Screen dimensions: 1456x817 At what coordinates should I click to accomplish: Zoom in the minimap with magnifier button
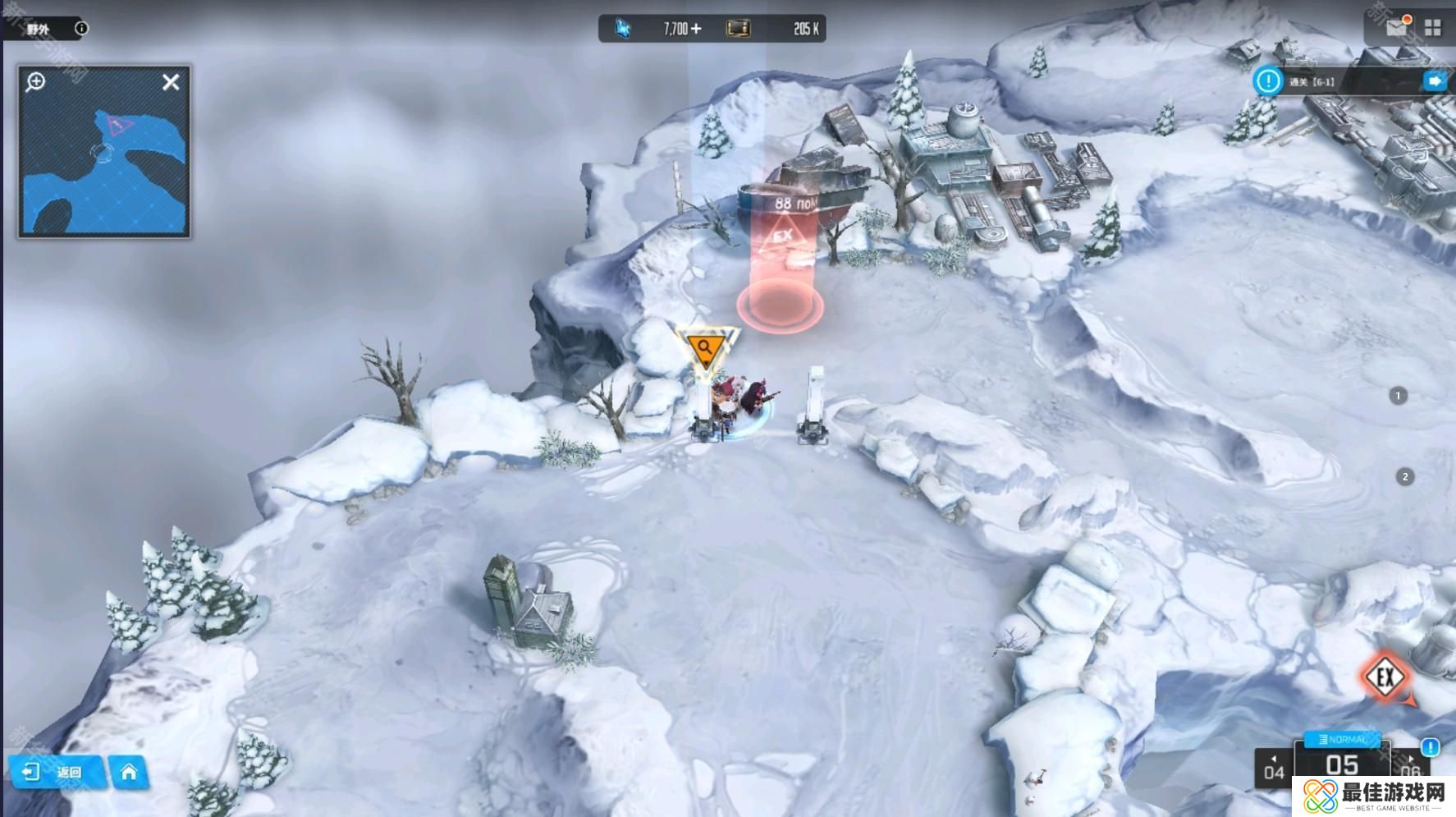coord(36,82)
